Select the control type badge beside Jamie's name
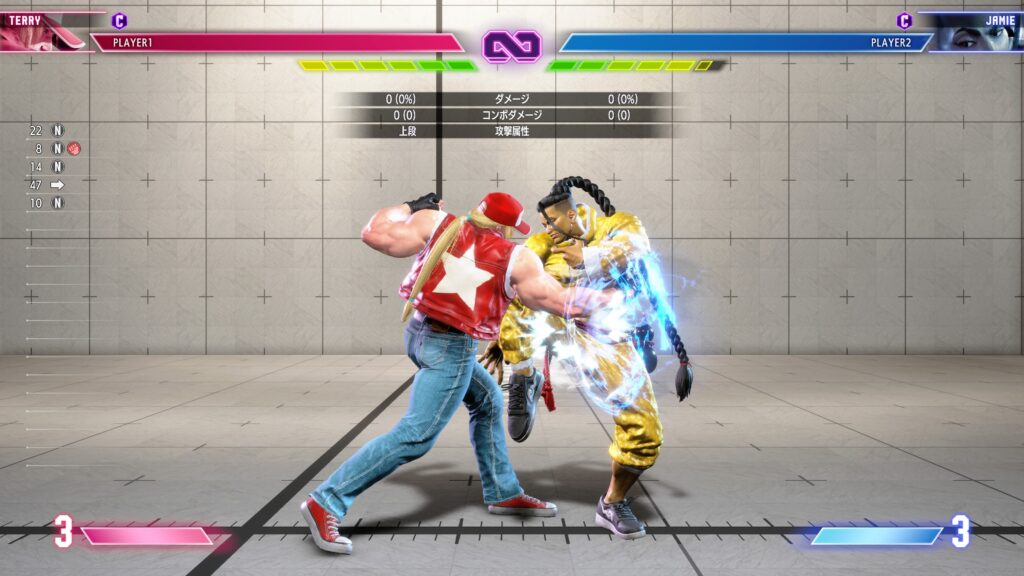The image size is (1024, 576). pos(904,20)
